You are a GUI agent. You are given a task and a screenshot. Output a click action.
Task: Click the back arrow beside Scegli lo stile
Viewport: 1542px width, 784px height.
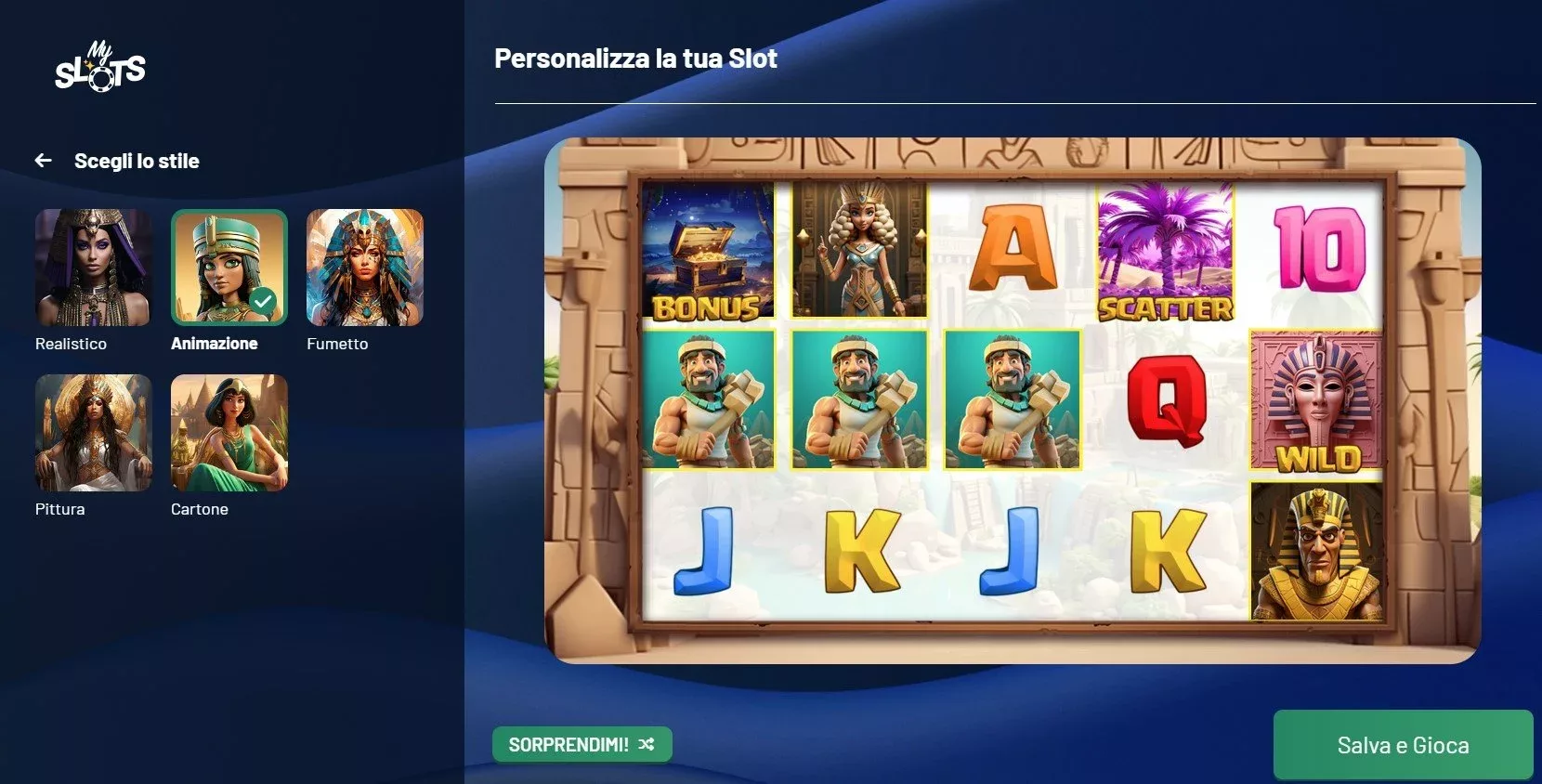click(x=44, y=160)
